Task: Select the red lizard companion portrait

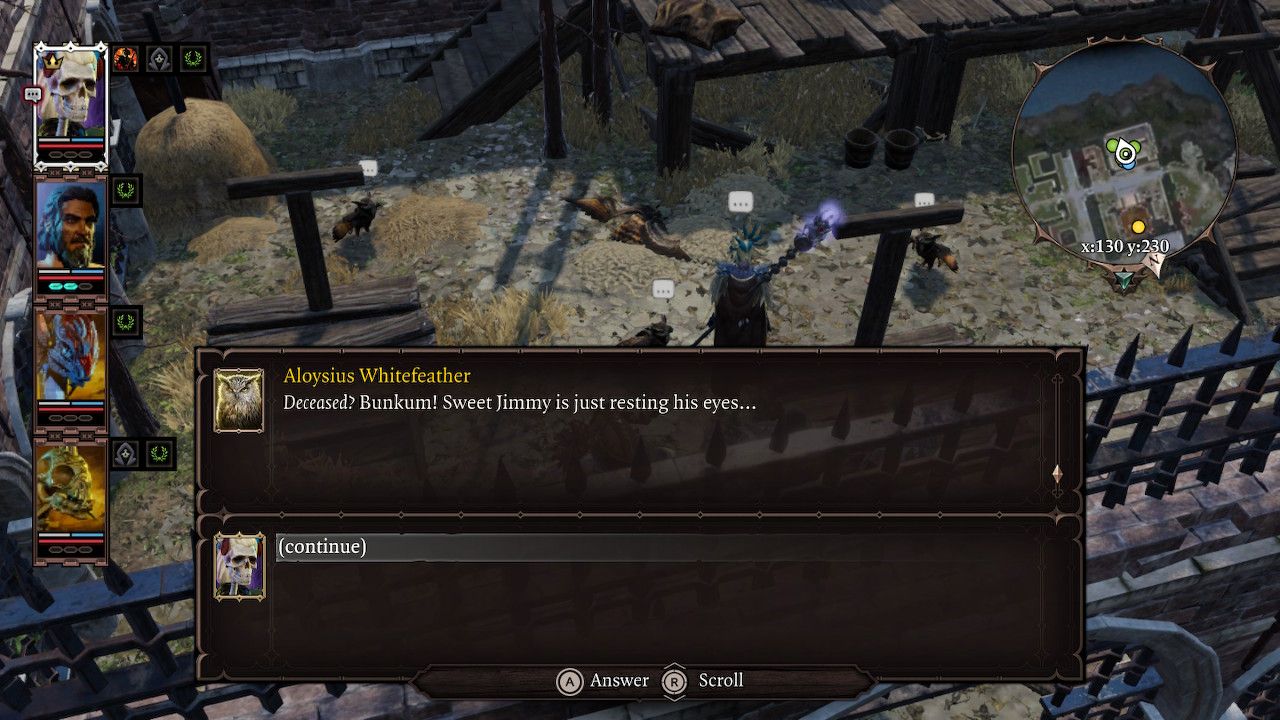Action: tap(70, 355)
